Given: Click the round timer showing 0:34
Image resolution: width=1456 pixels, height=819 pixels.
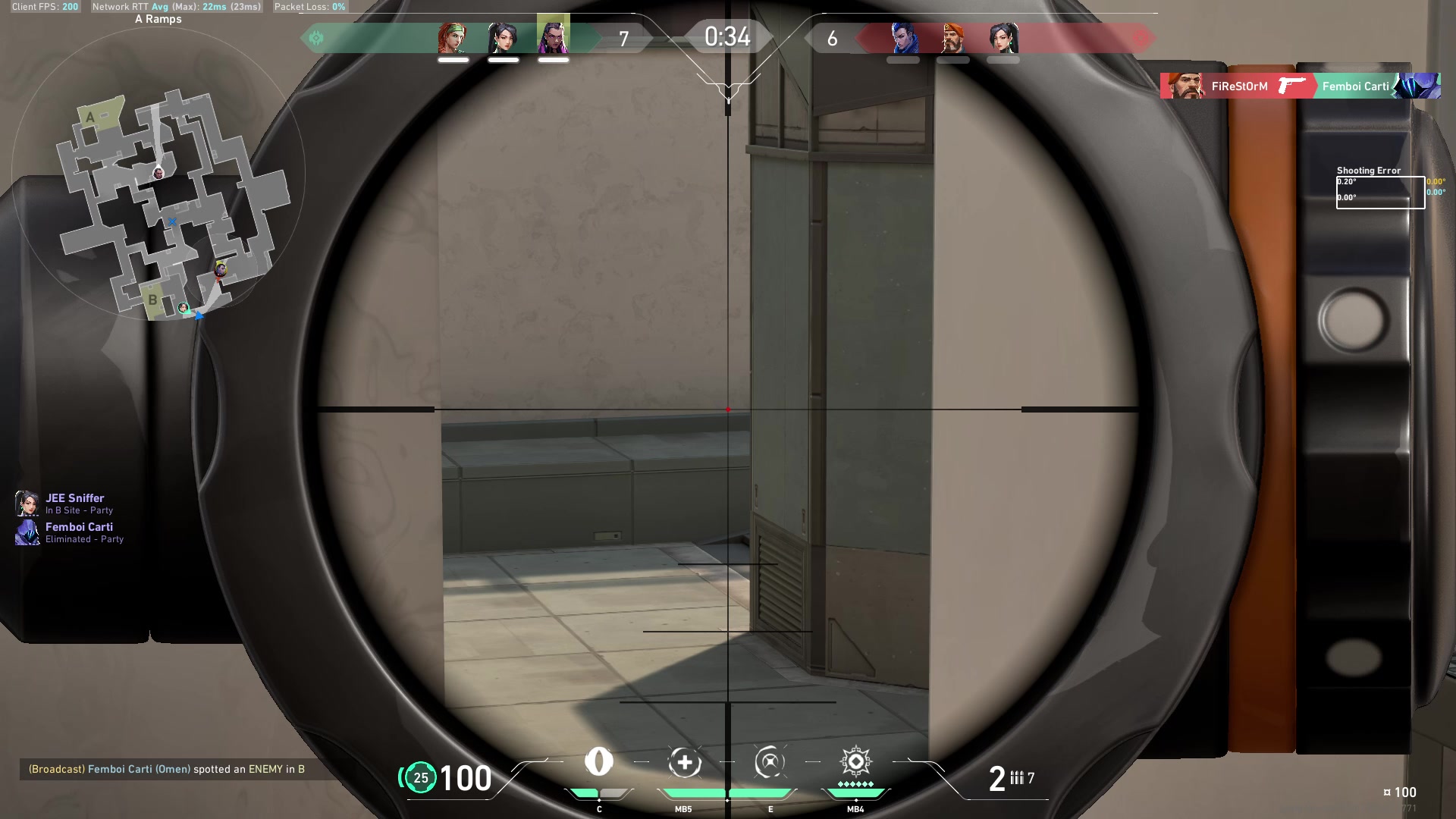Looking at the screenshot, I should coord(726,36).
